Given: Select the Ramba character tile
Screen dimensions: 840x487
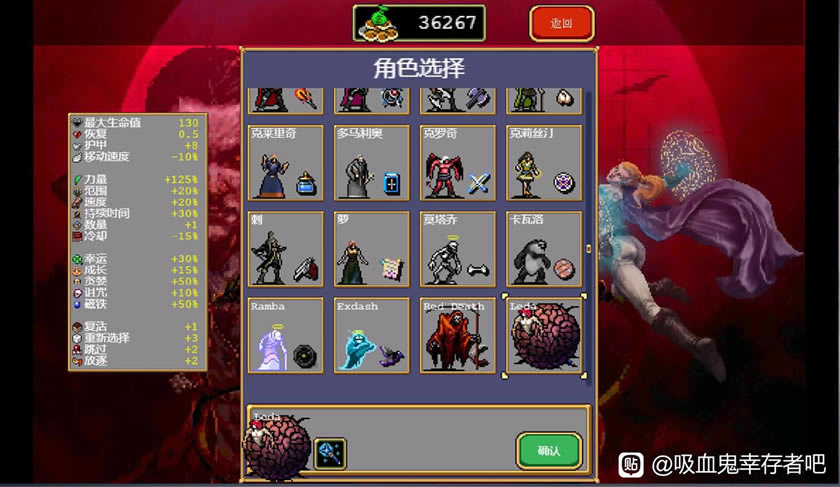Looking at the screenshot, I should [x=286, y=335].
